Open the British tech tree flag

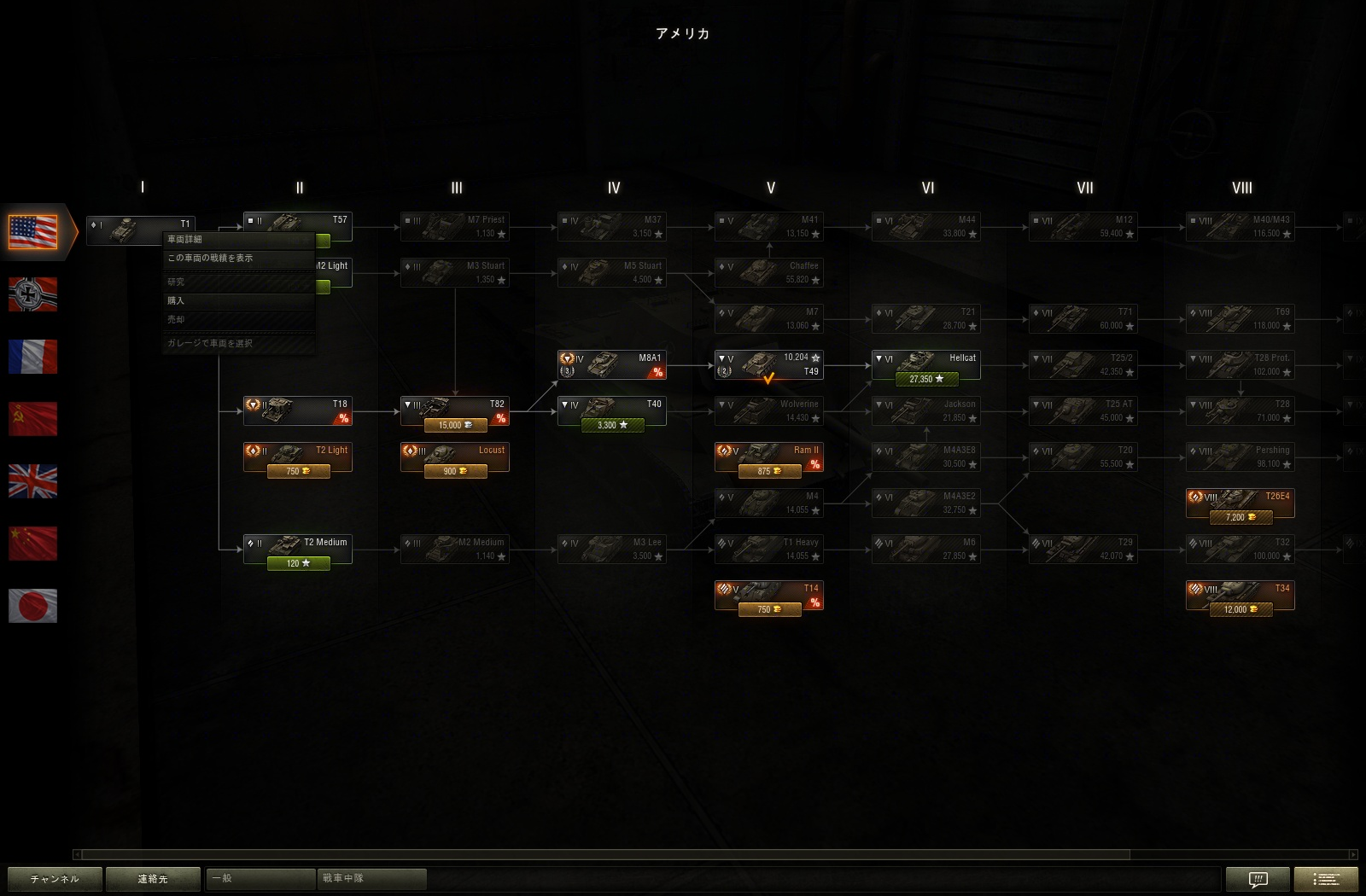(x=32, y=481)
